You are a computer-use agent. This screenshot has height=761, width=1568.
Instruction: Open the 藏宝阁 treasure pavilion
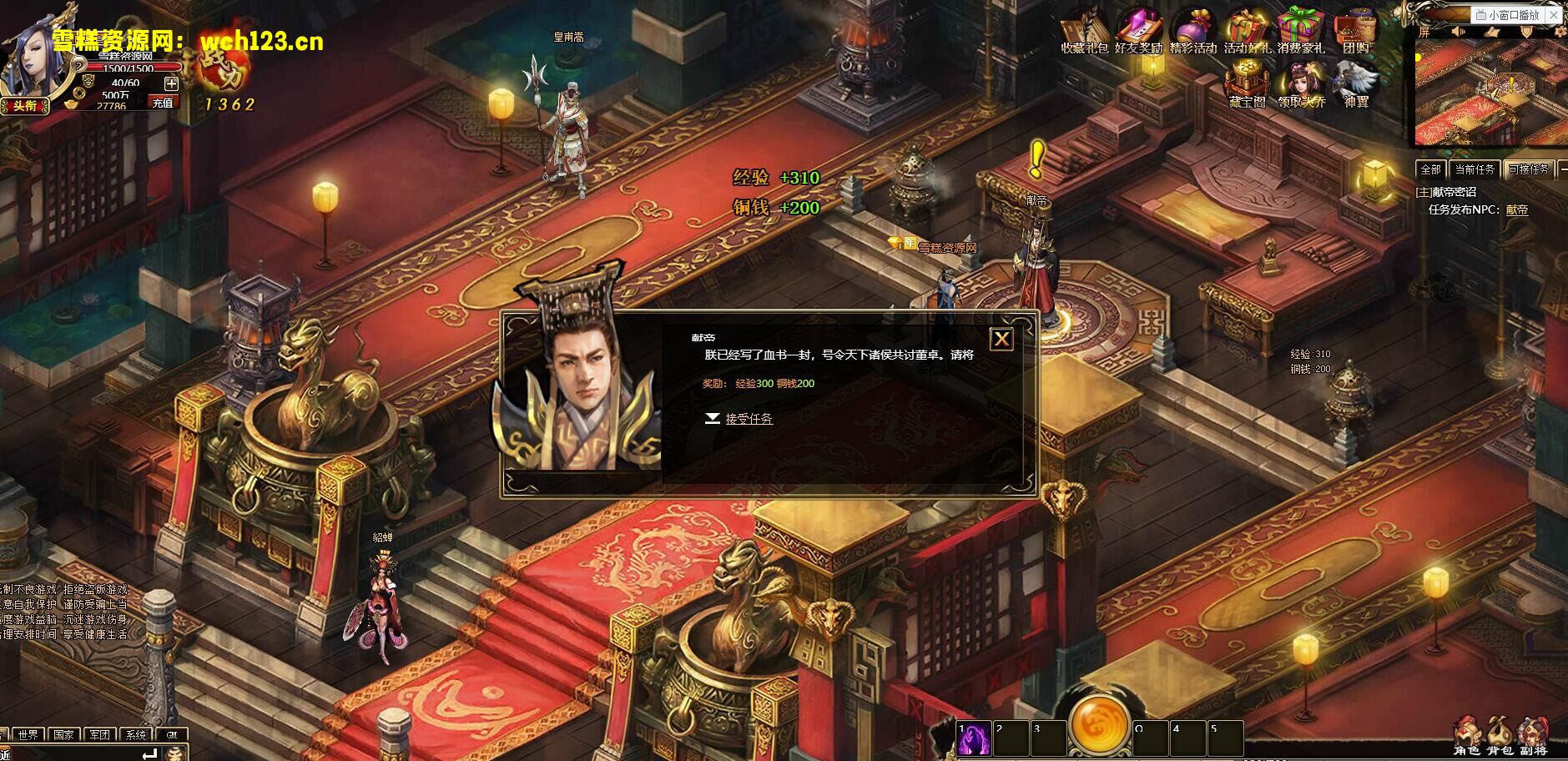coord(1247,85)
